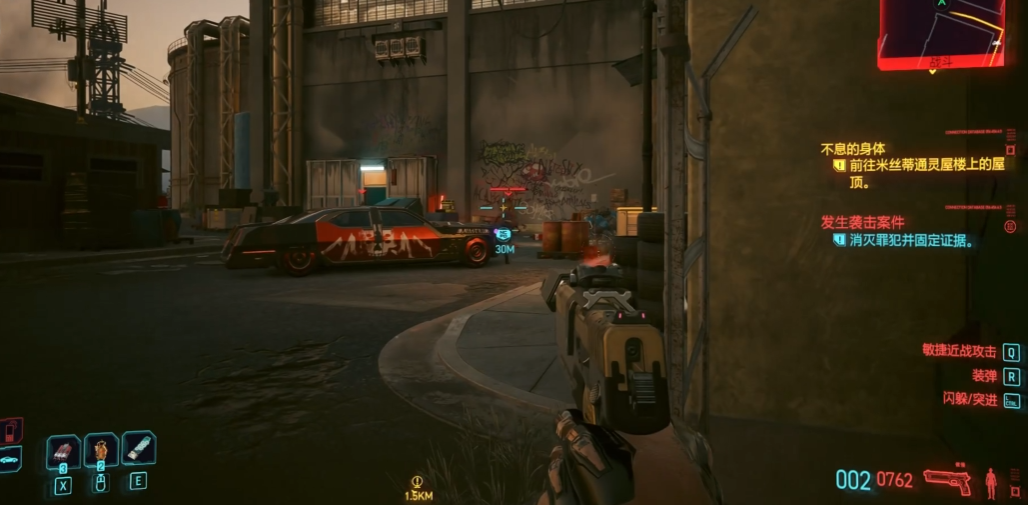This screenshot has height=505, width=1028.
Task: Select the red consumable slot showing 3
Action: (x=63, y=452)
